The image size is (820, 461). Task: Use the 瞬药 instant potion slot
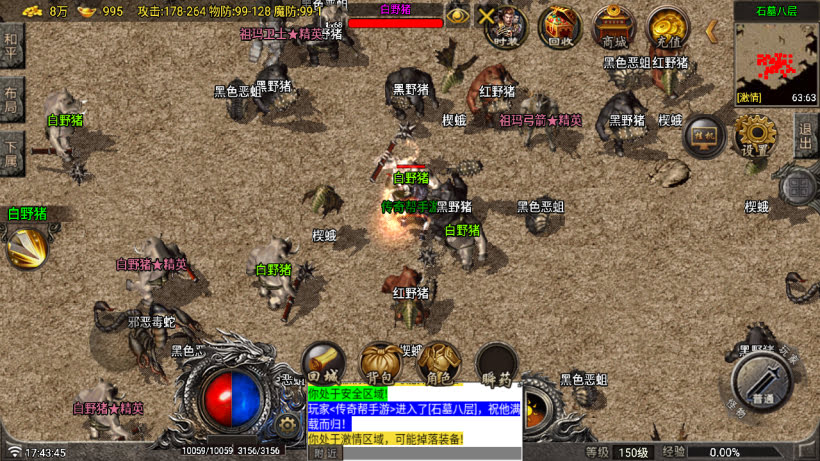[496, 364]
